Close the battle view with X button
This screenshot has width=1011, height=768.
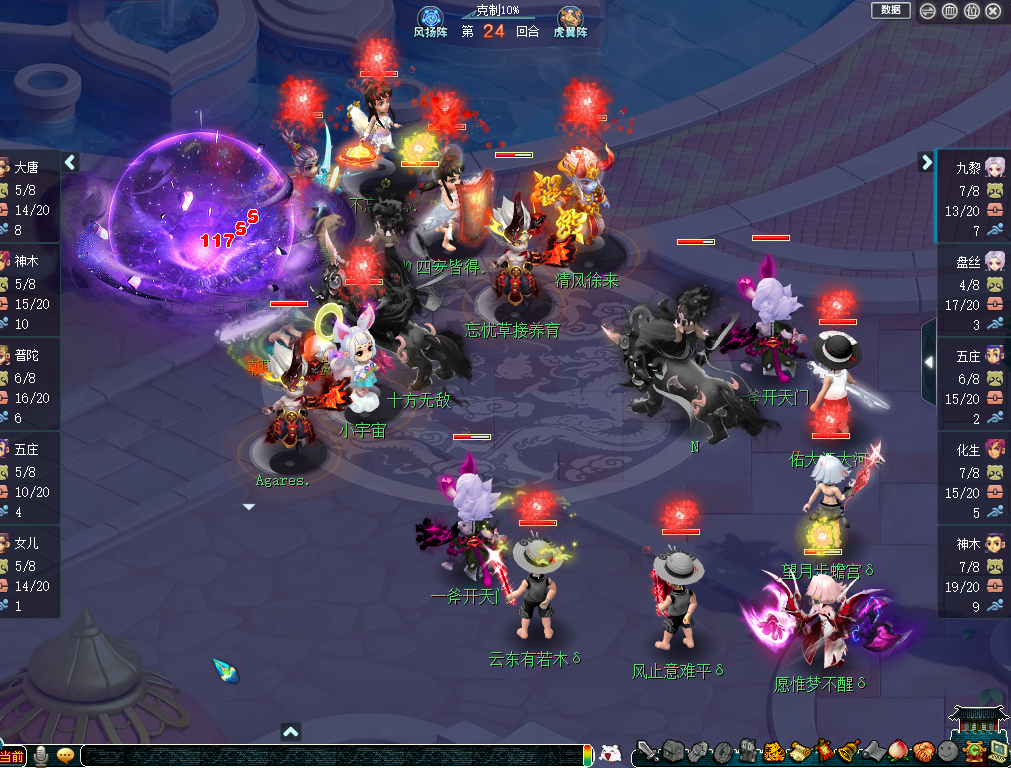click(x=993, y=11)
